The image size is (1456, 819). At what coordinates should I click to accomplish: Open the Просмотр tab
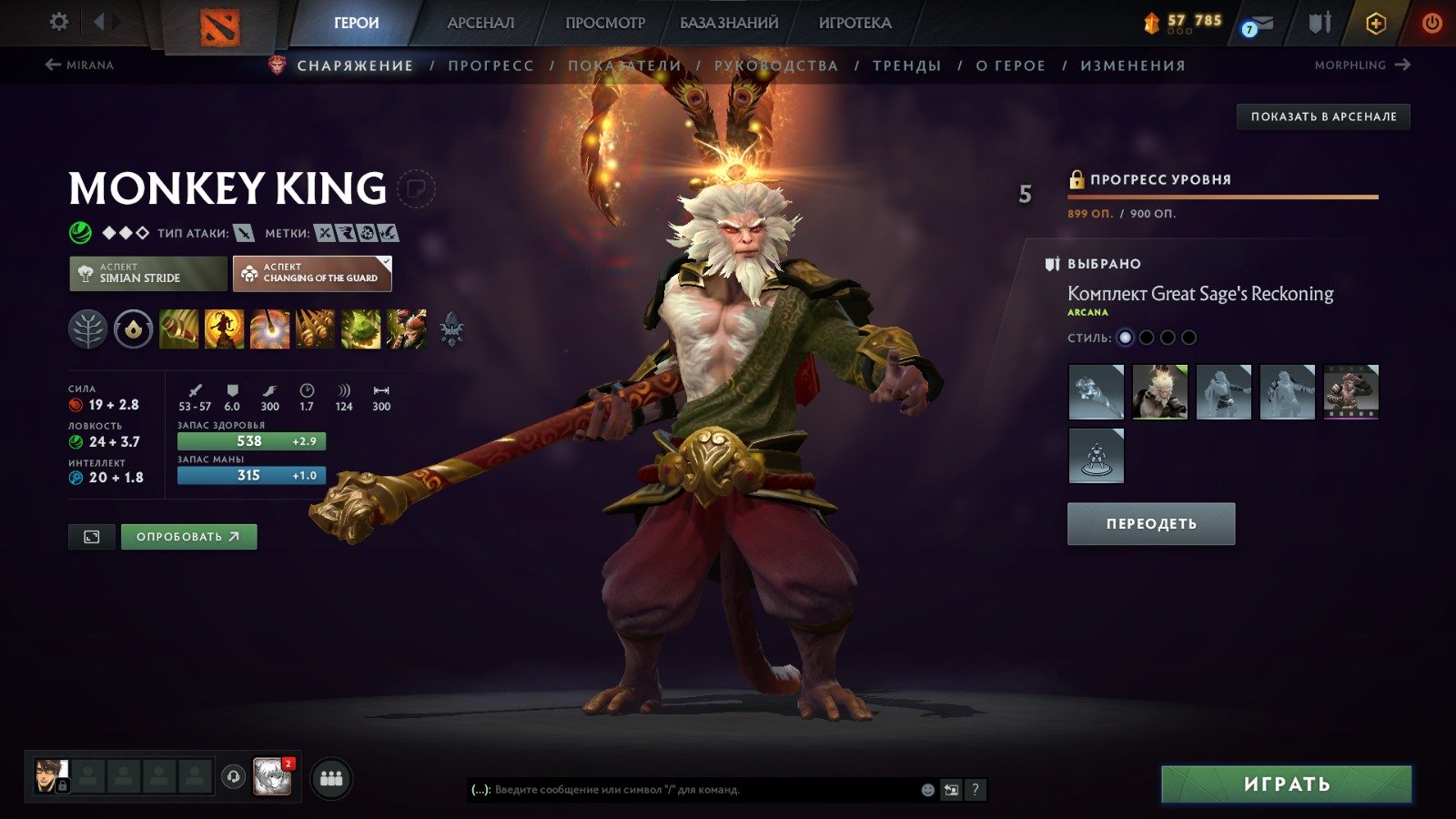click(x=605, y=23)
